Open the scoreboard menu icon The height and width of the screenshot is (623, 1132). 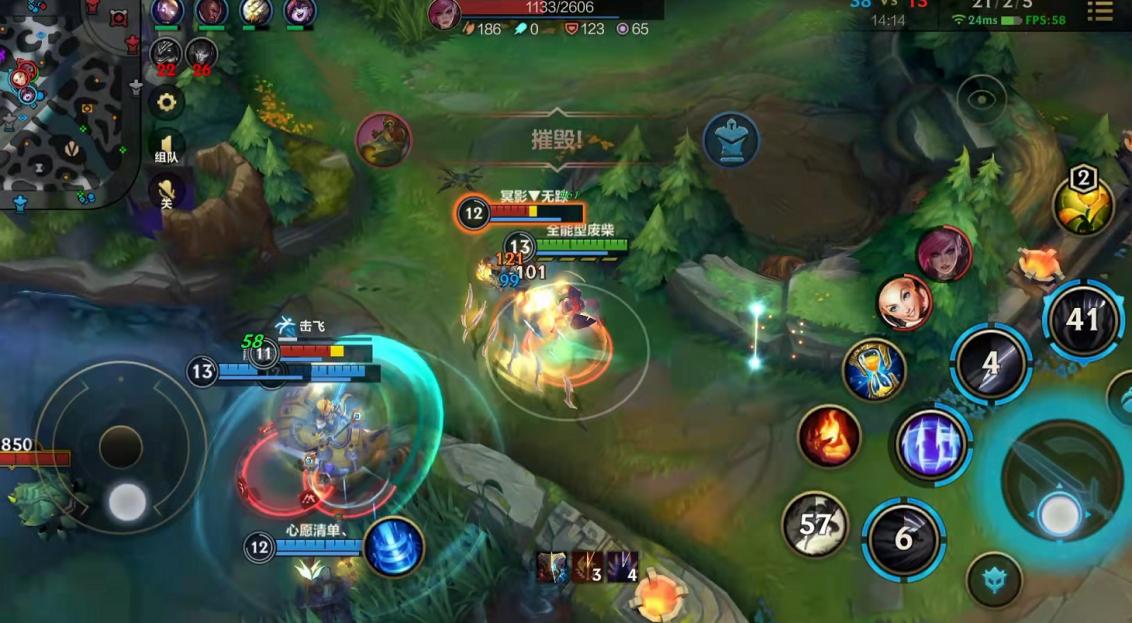(1099, 12)
